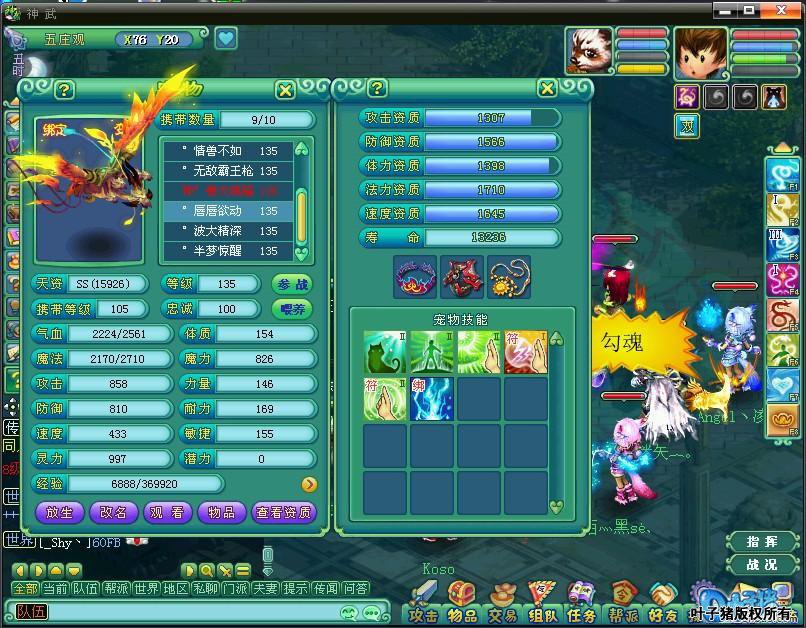Close the pet info panel

(x=285, y=90)
